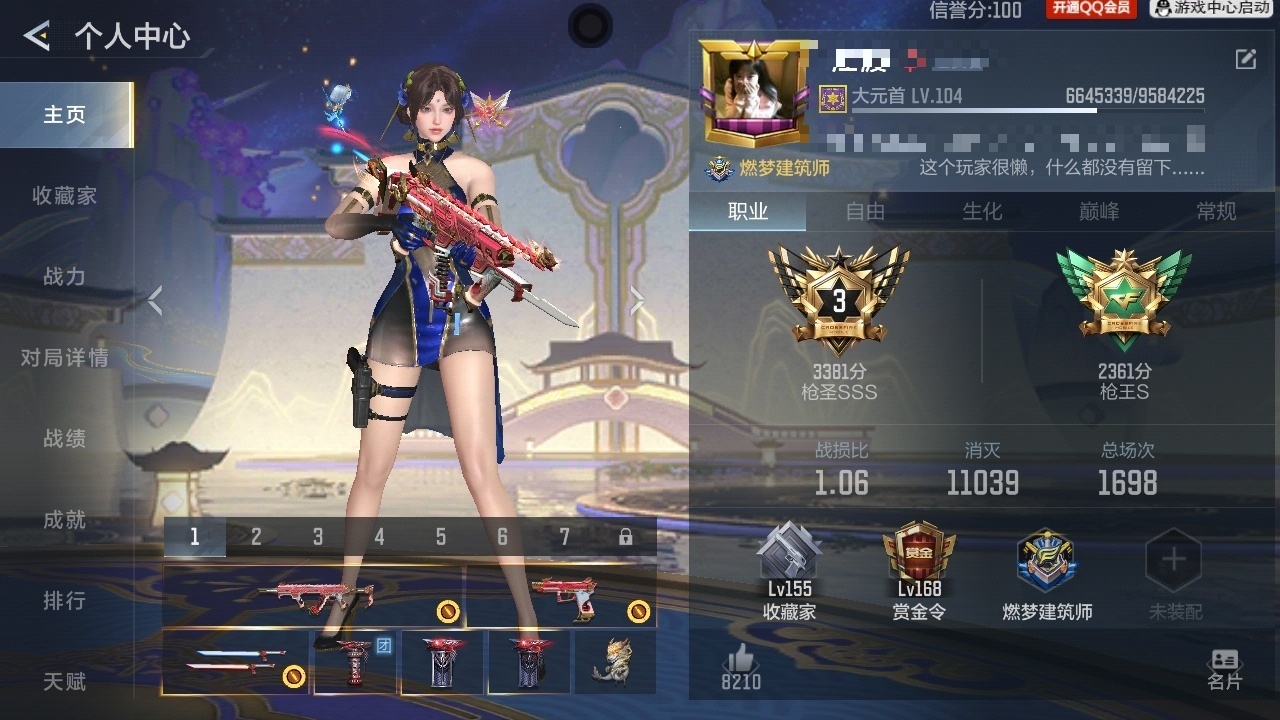
Task: Go back using the arrow beside 个人中心
Action: [x=37, y=37]
